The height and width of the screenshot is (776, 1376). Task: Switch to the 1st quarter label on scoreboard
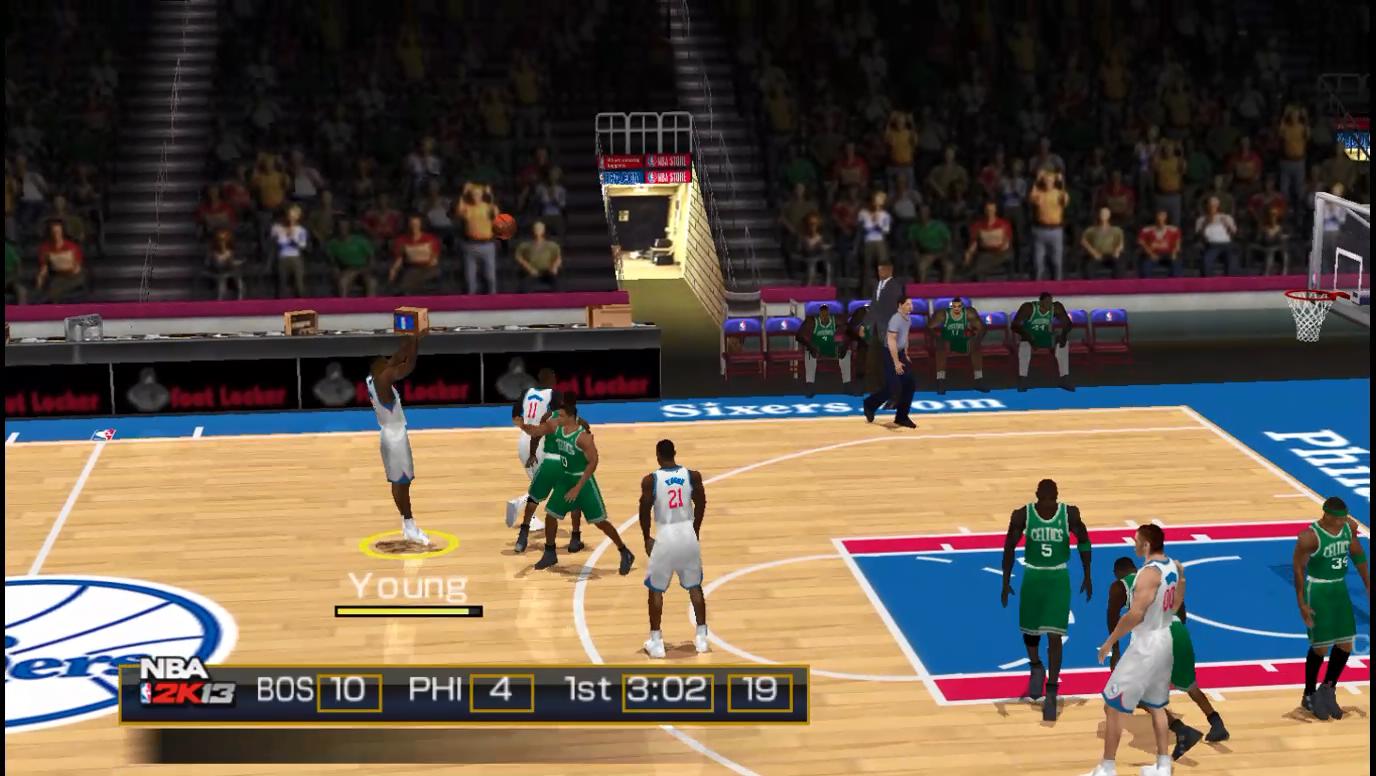click(x=591, y=689)
